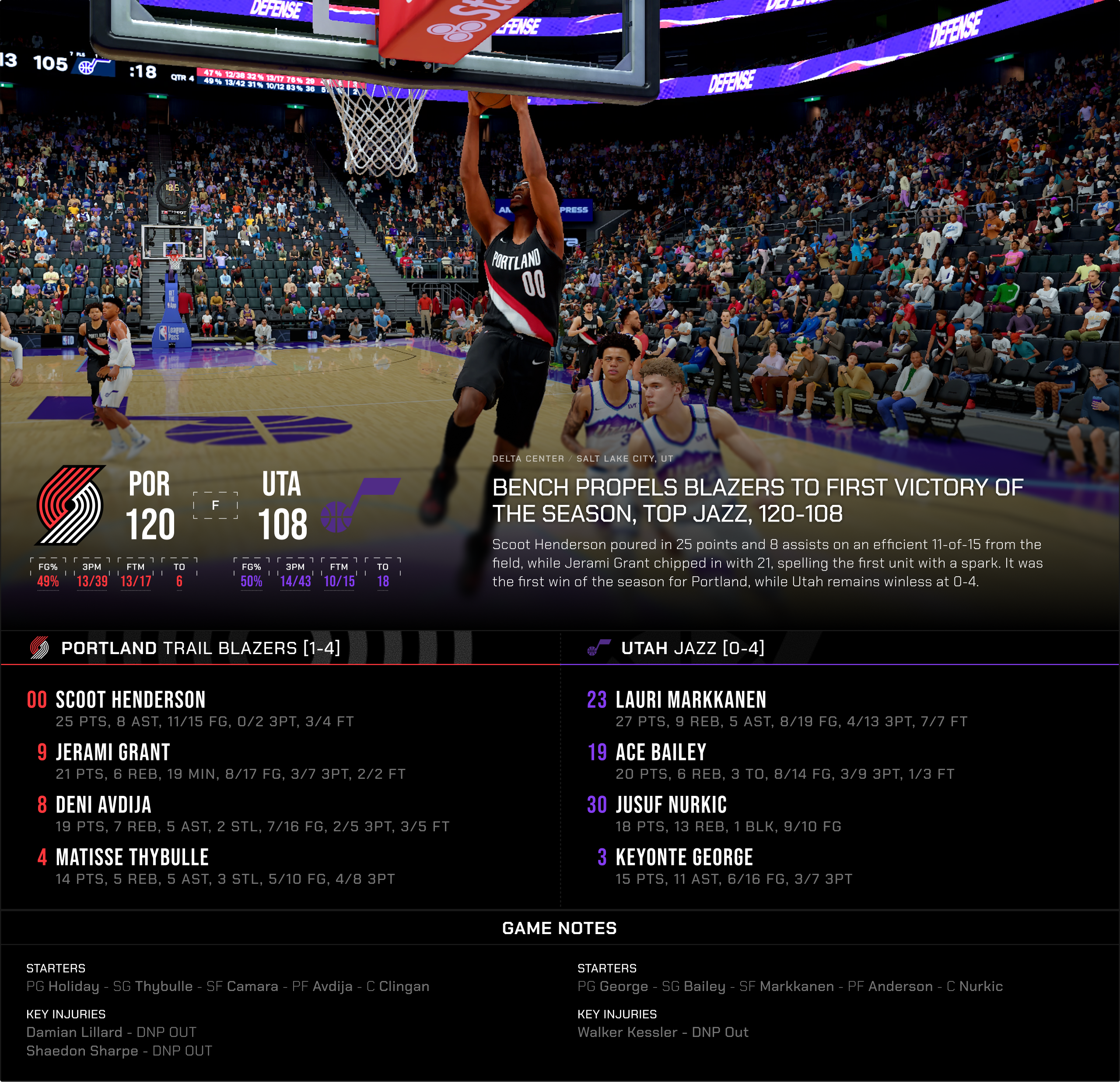Switch to the Utah Jazz team header
Screen dimensions: 1120x1082
692,648
